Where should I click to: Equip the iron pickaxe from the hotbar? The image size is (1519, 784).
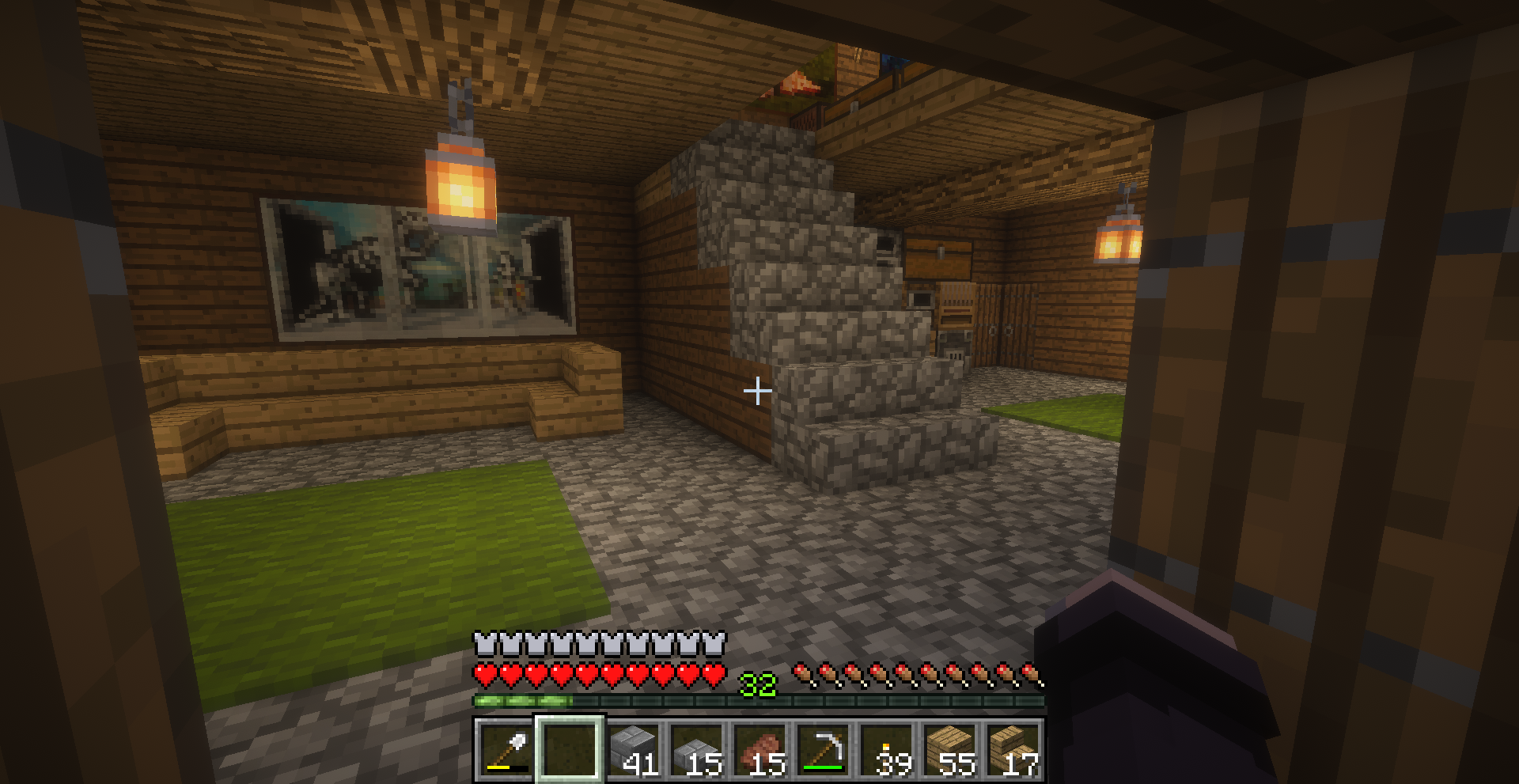[x=824, y=749]
